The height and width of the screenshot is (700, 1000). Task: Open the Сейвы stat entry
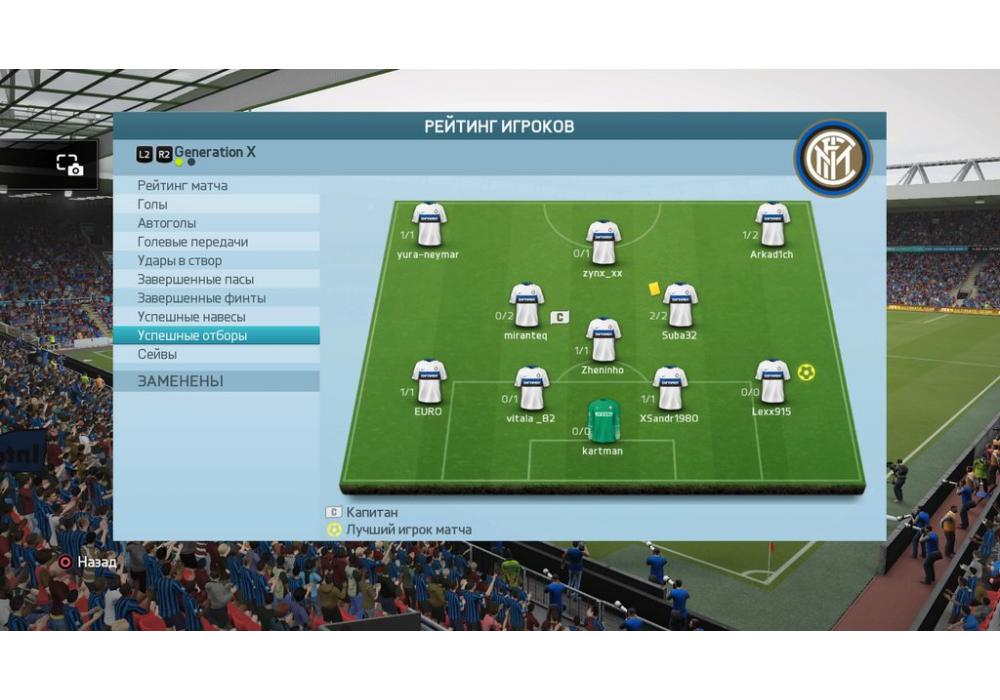coord(216,354)
